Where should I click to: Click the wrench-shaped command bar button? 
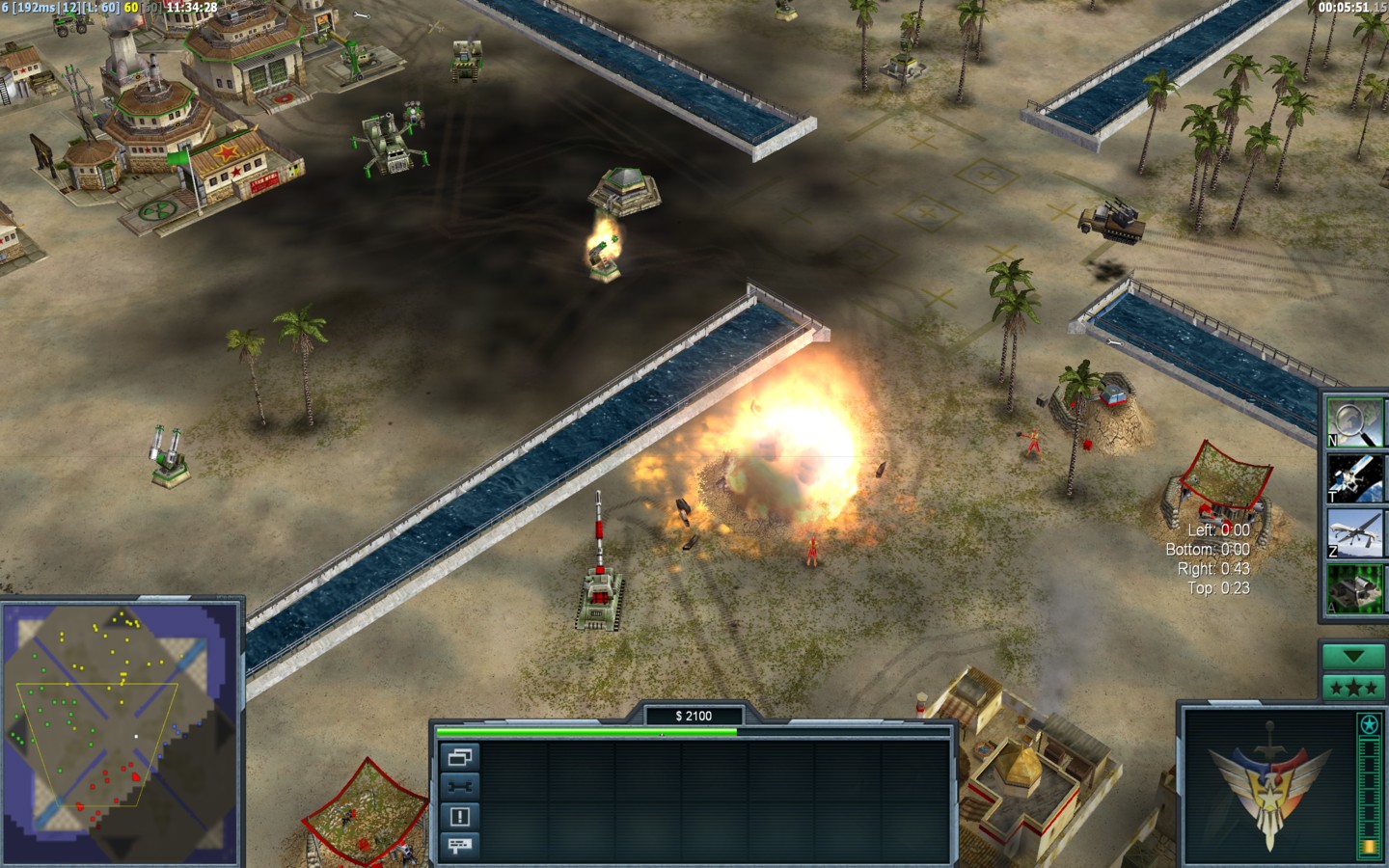pos(459,787)
